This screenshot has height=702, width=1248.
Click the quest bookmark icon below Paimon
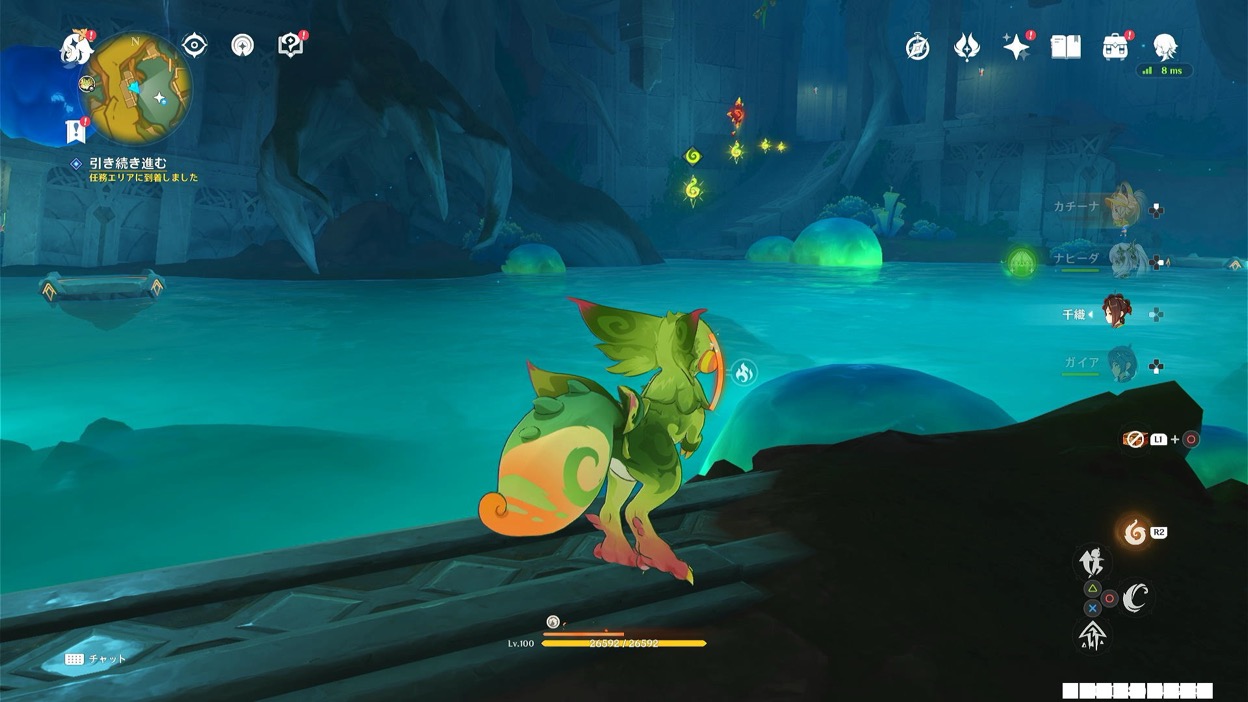pos(75,130)
